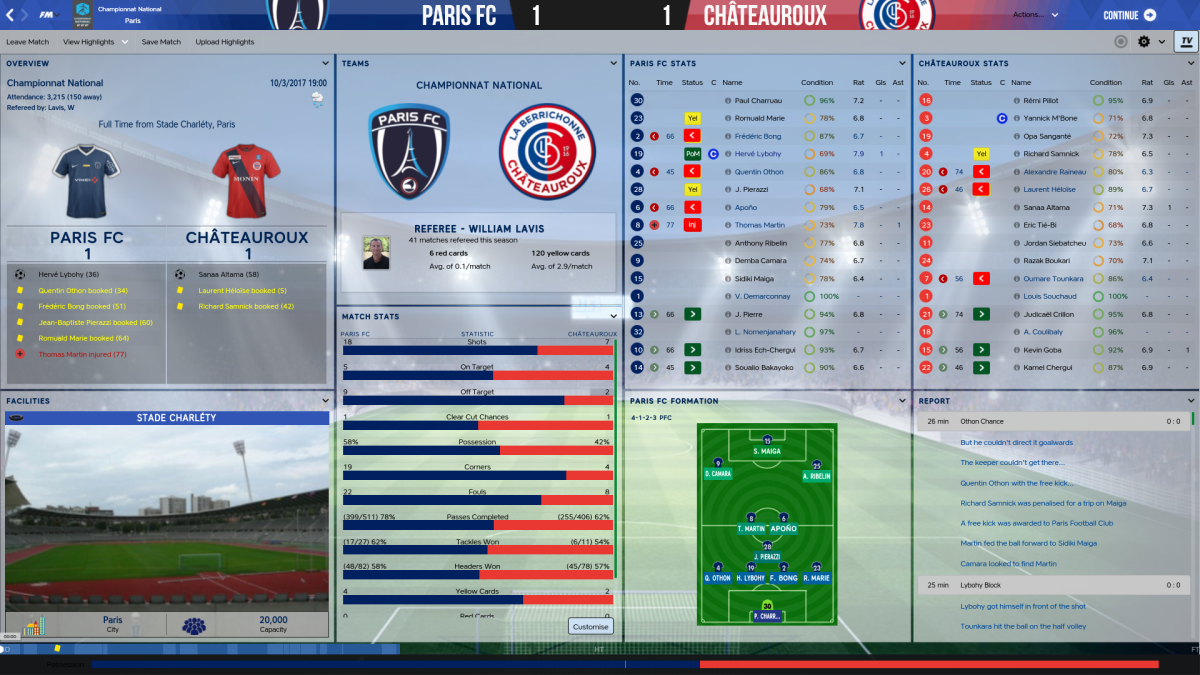This screenshot has height=675, width=1200.
Task: Select Leave Match option
Action: 27,42
